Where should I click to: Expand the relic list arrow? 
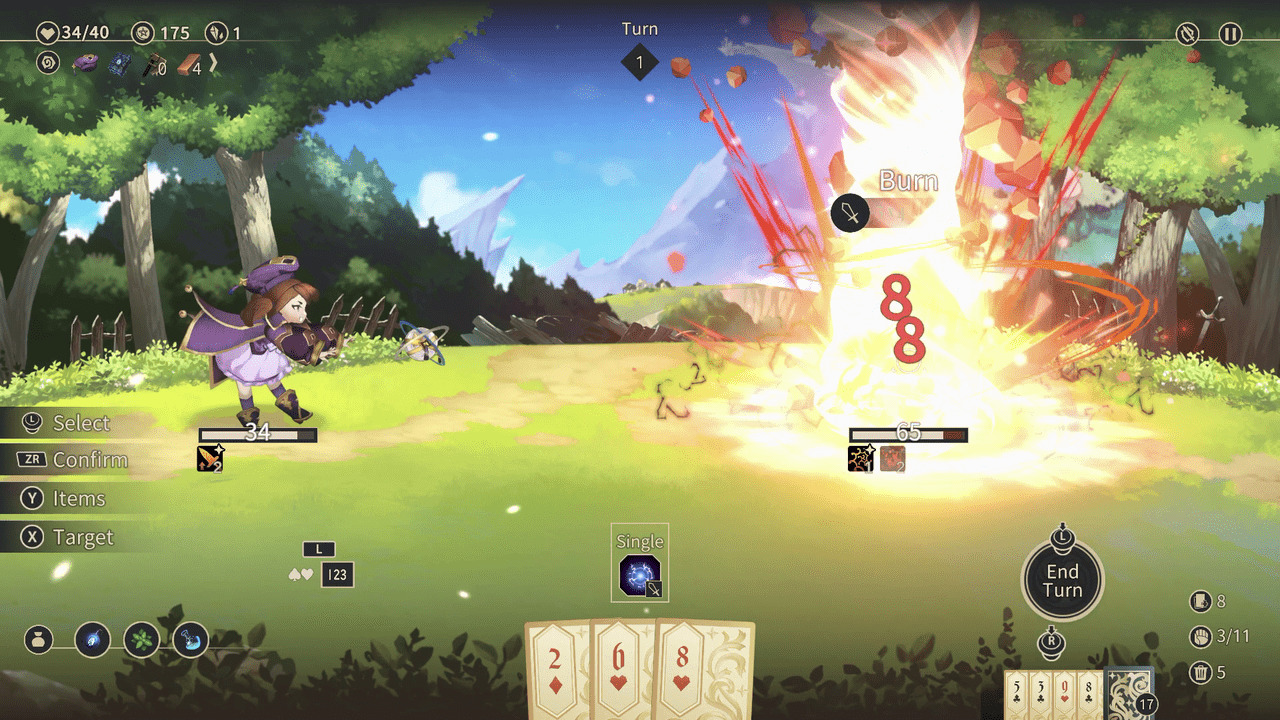coord(212,63)
